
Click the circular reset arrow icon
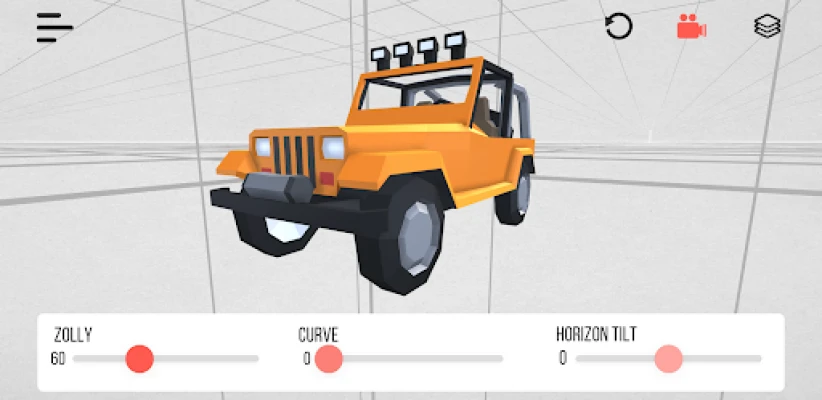[619, 27]
